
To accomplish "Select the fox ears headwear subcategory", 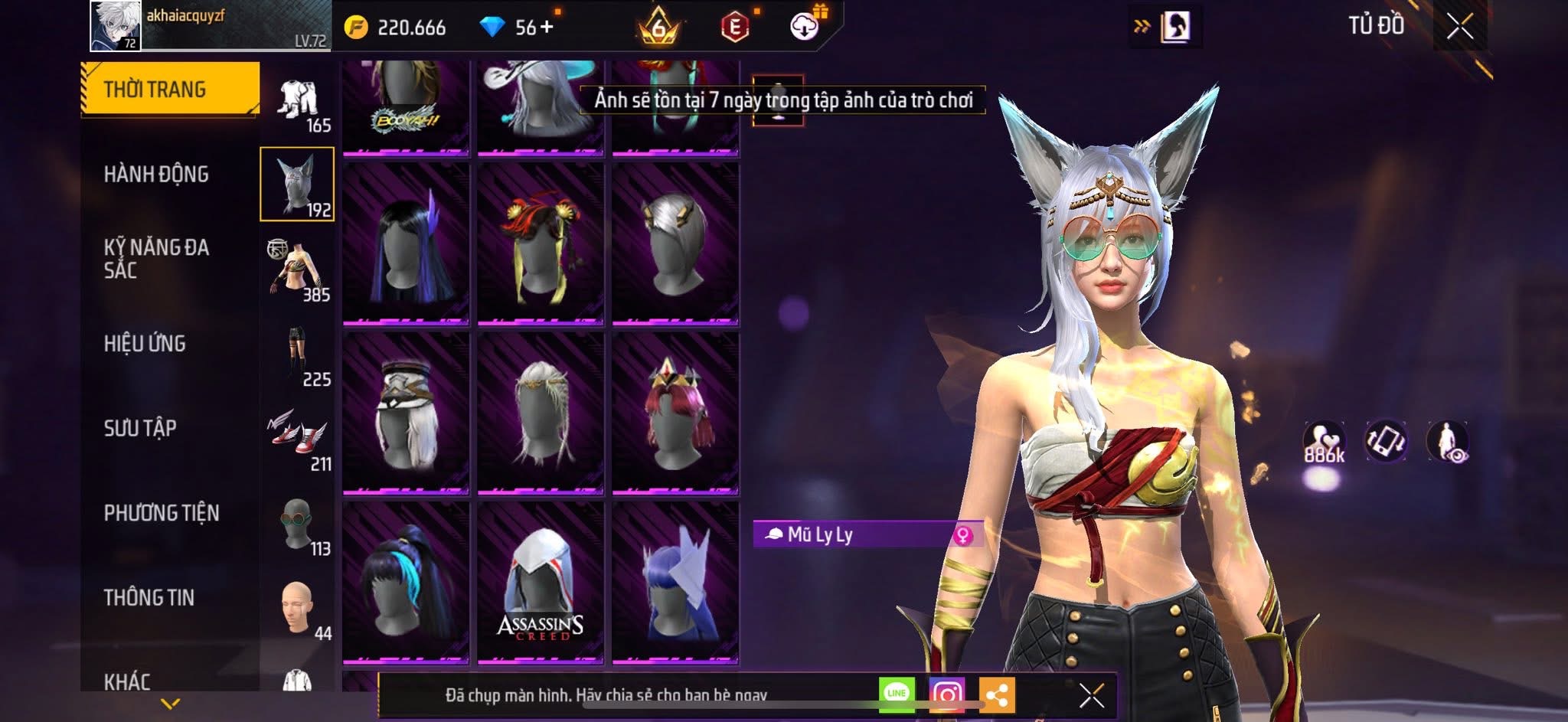I will point(297,184).
